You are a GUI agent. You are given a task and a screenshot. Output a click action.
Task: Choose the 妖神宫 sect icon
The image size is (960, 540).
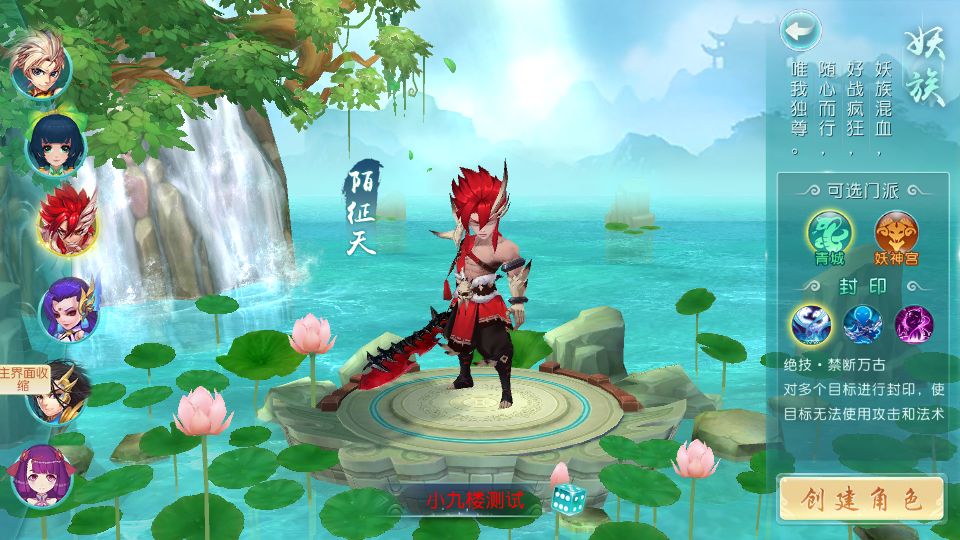(896, 233)
